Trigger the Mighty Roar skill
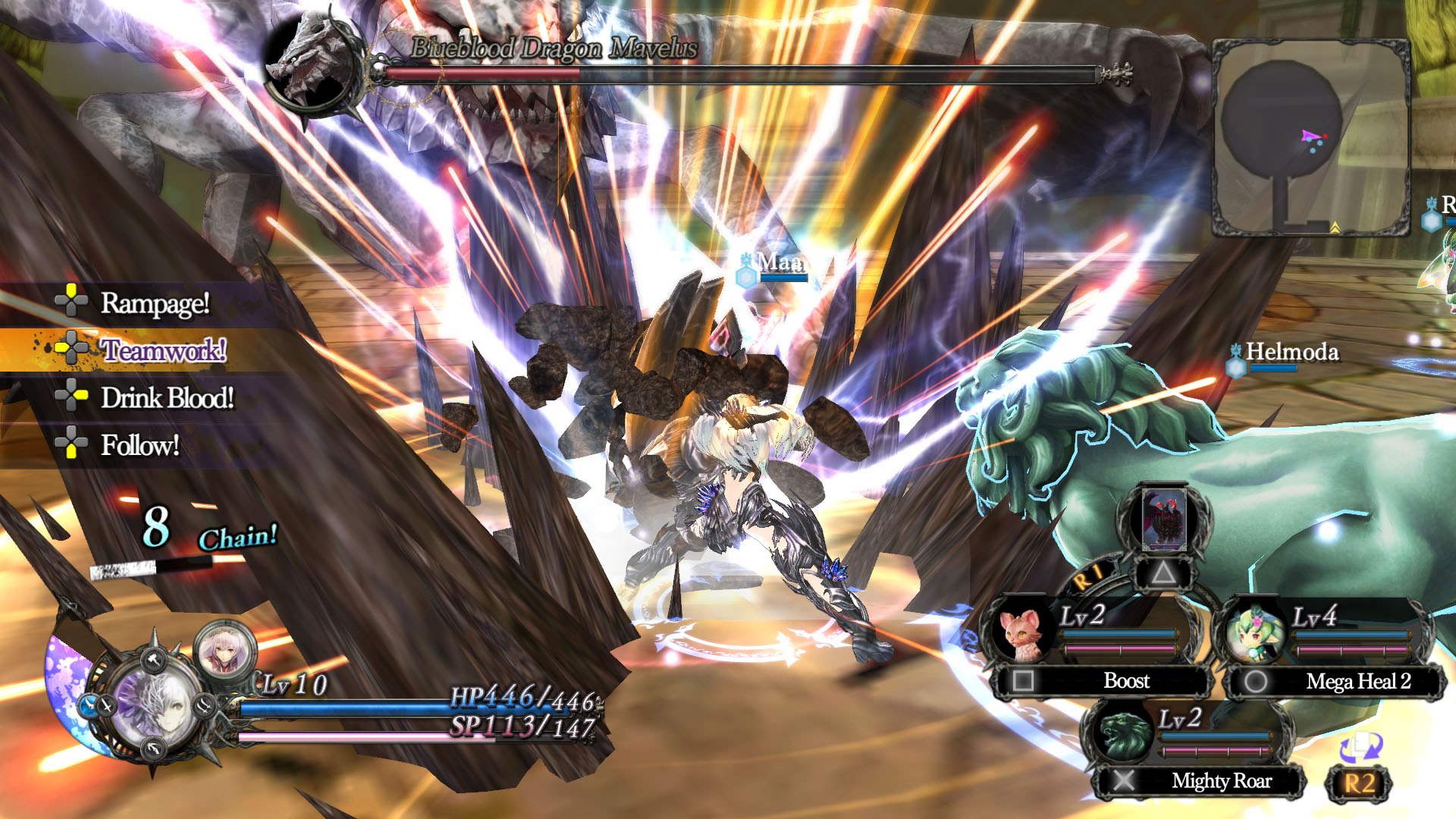This screenshot has height=819, width=1456. pos(1221,780)
